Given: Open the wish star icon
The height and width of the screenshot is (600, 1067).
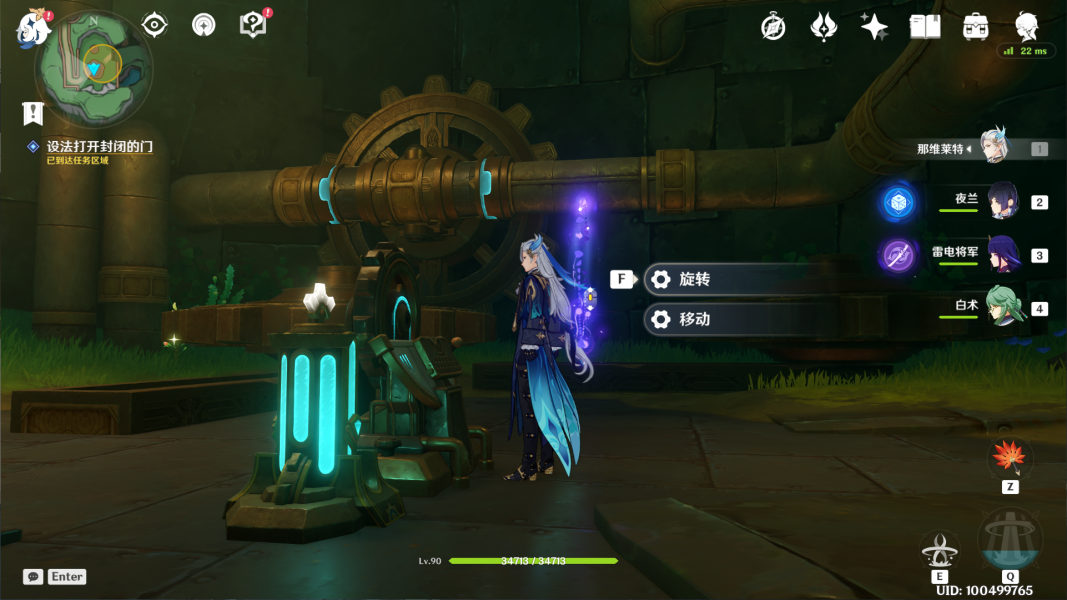Looking at the screenshot, I should click(x=874, y=27).
